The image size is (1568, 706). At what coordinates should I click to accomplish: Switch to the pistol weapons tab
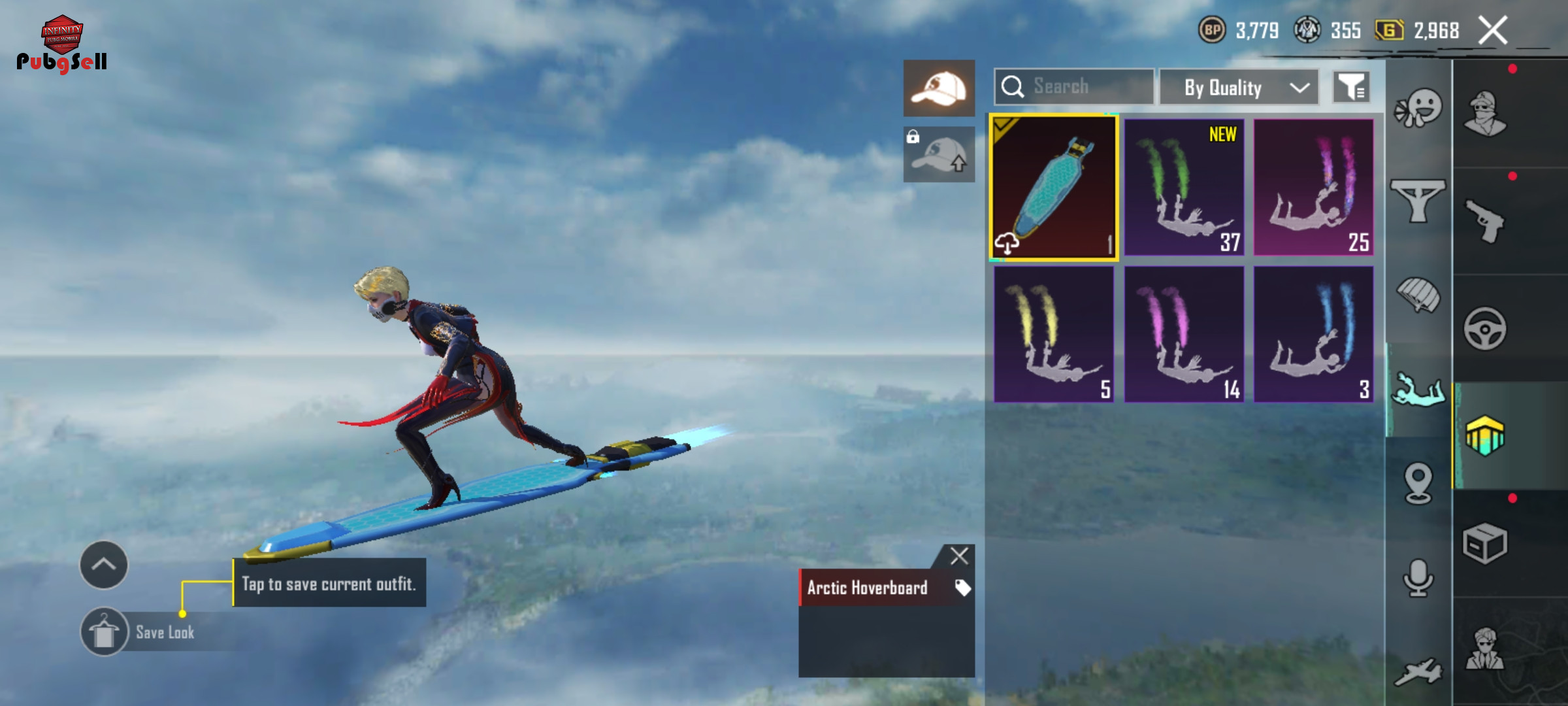pos(1485,222)
